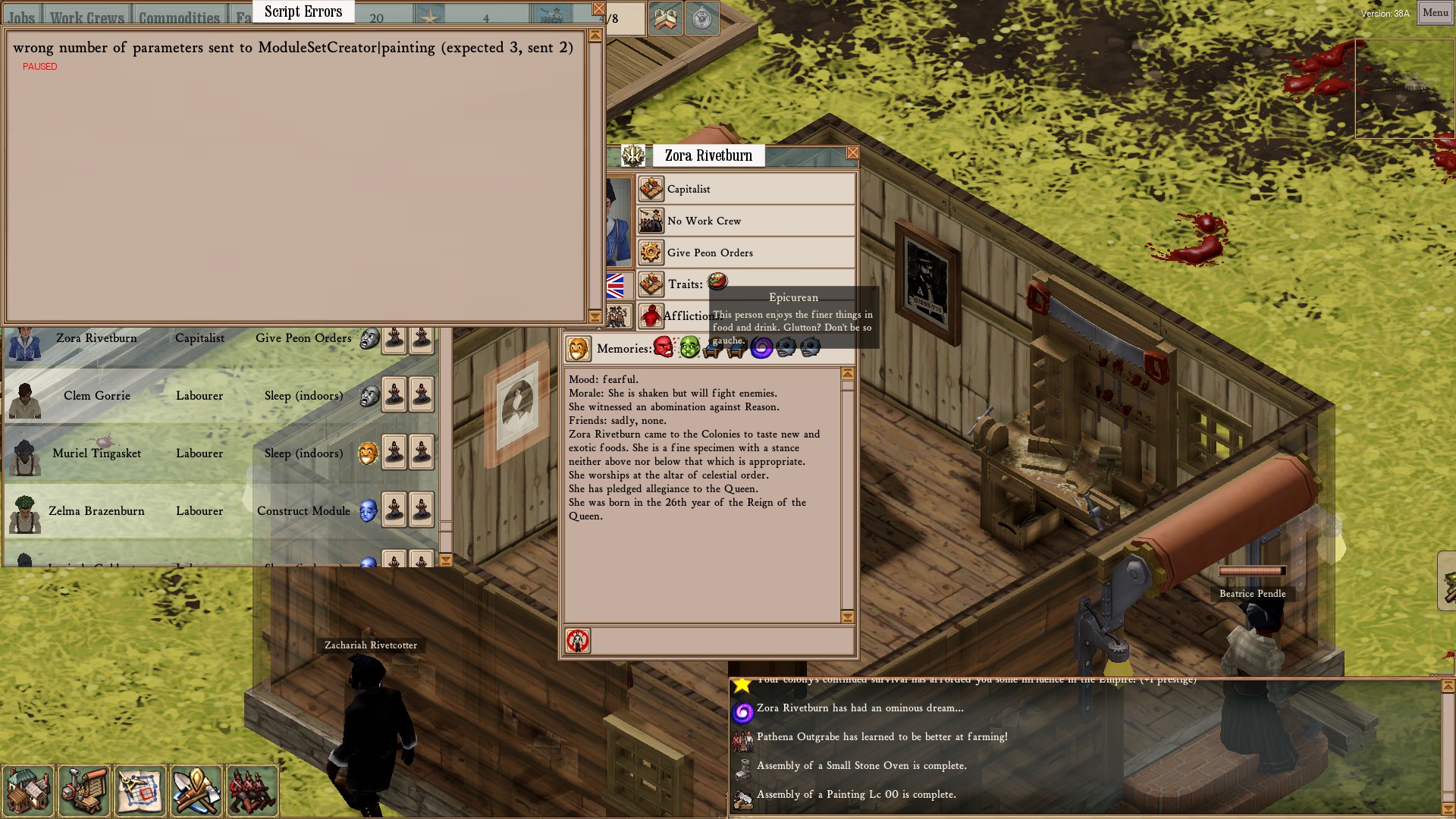Switch to the Work Crews tab
The image size is (1456, 819).
tap(87, 17)
